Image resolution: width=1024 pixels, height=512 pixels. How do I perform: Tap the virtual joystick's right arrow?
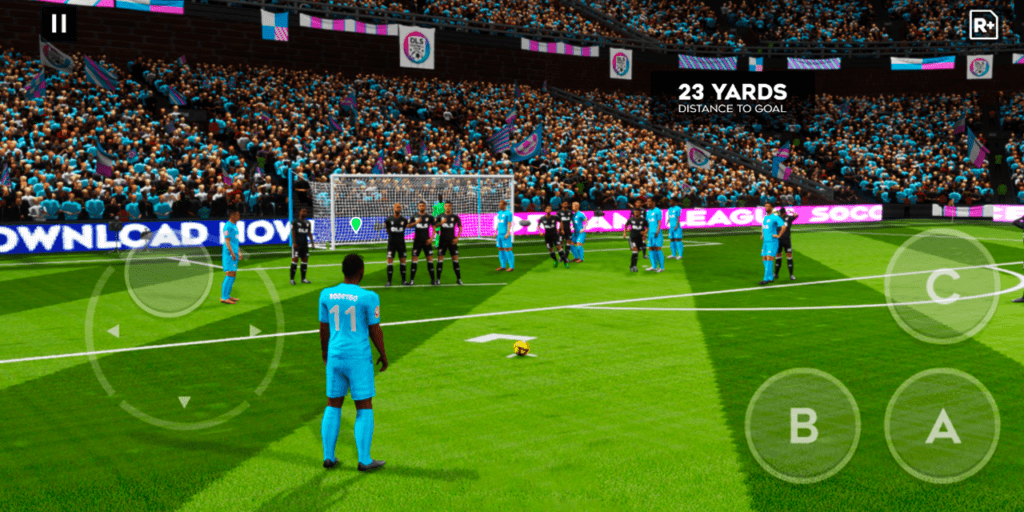(256, 330)
